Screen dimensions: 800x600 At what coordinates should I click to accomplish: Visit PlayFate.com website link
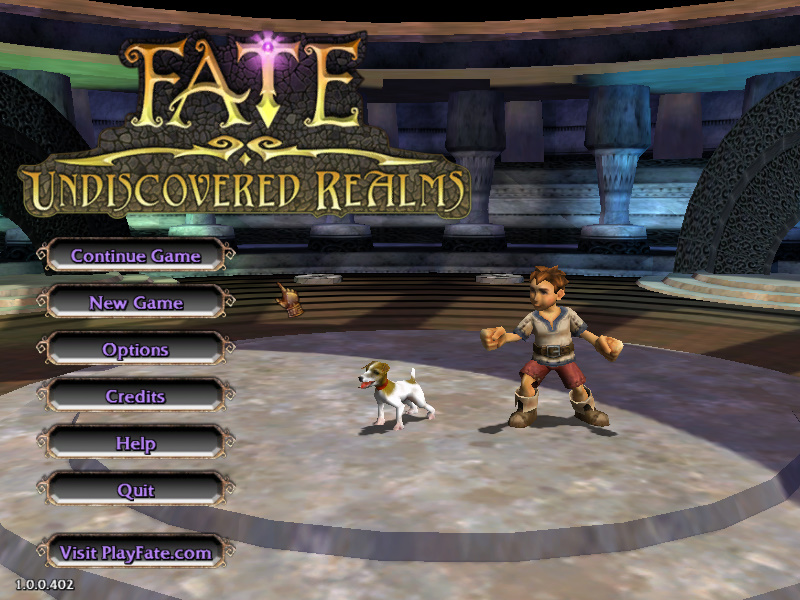pyautogui.click(x=135, y=552)
